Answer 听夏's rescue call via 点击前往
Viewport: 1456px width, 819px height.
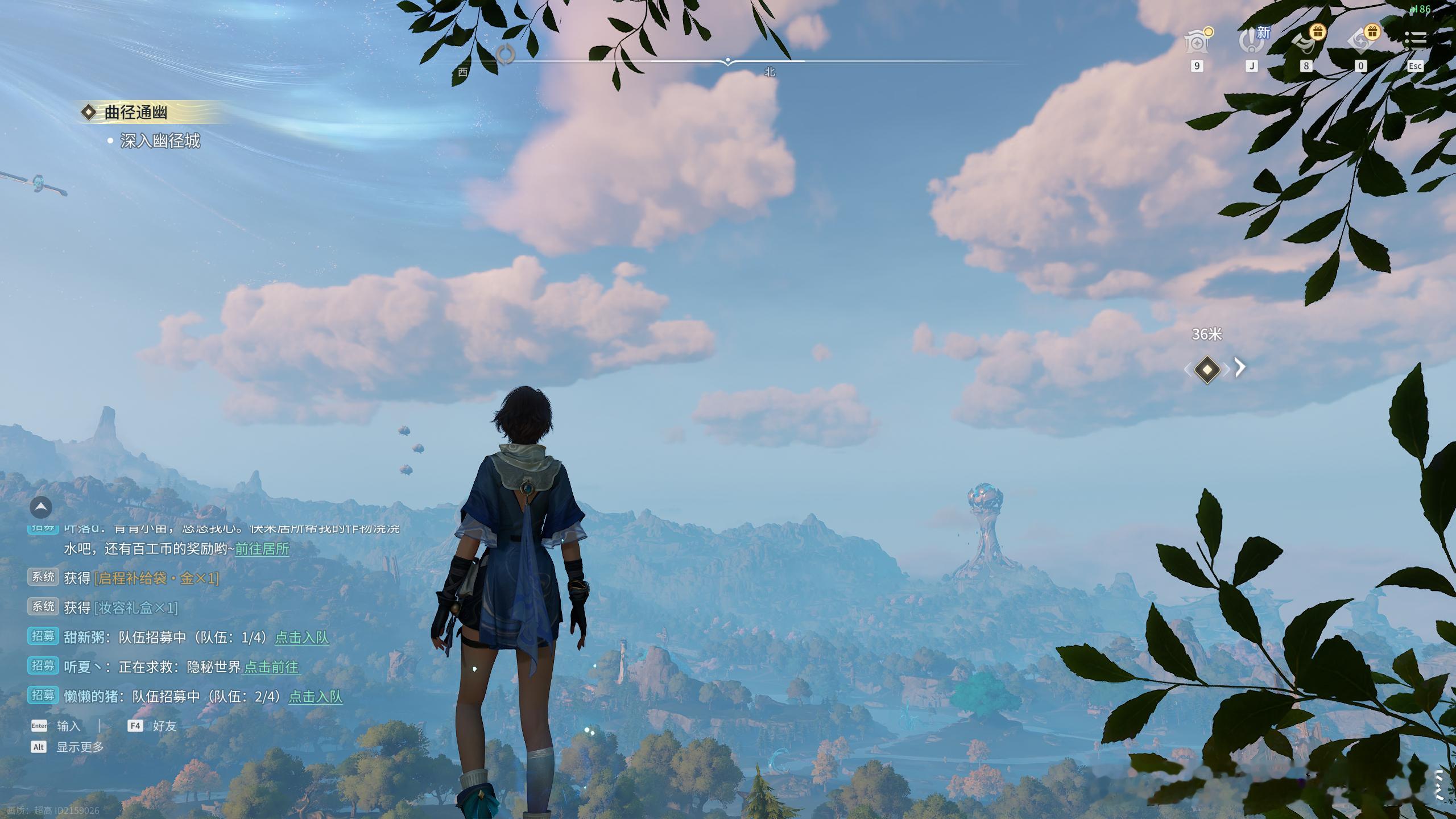click(271, 667)
